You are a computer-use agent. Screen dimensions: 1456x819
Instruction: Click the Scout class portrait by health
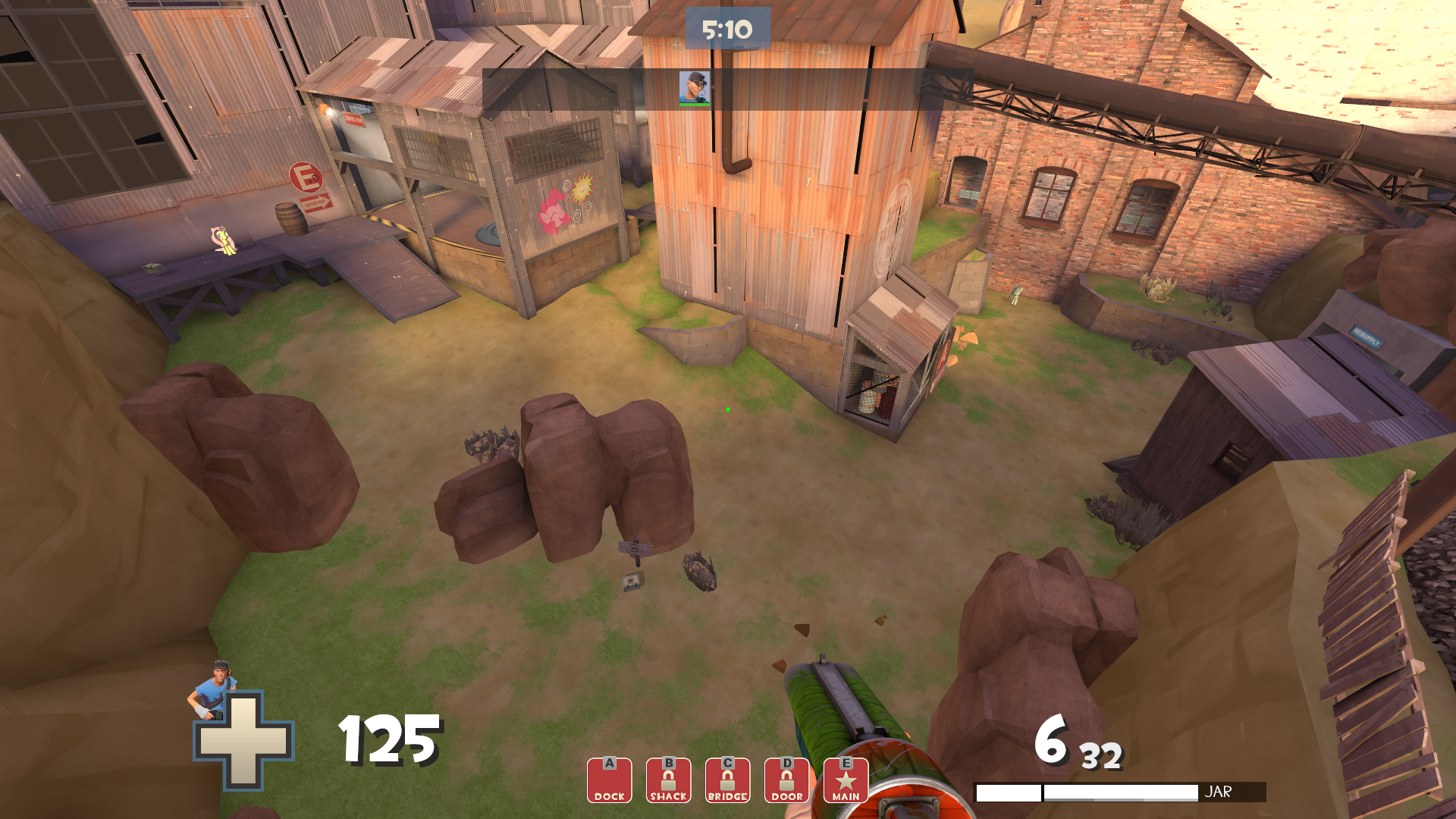point(214,689)
